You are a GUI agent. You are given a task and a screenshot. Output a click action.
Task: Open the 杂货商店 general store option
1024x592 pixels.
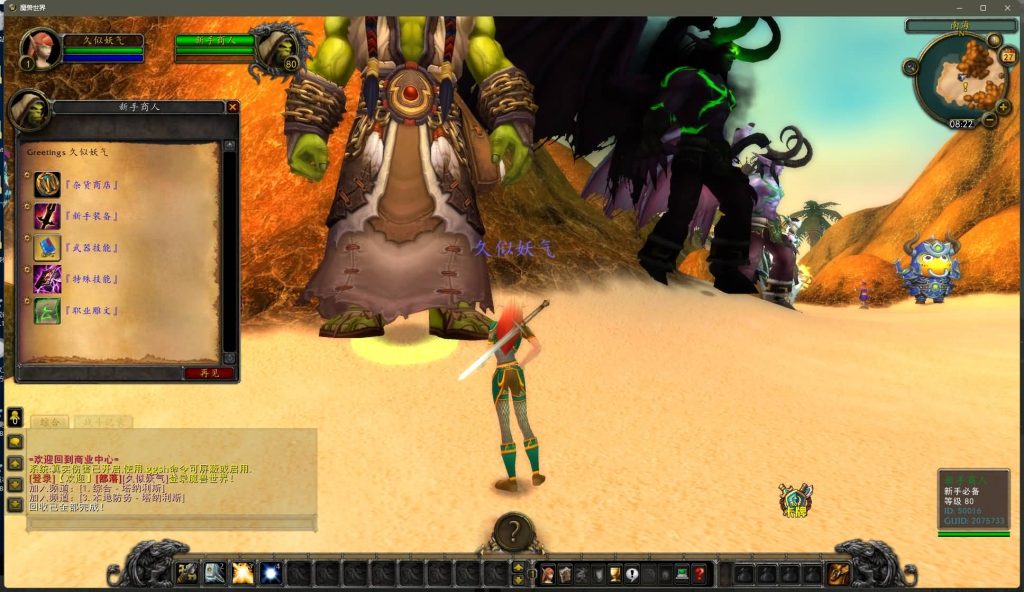90,185
